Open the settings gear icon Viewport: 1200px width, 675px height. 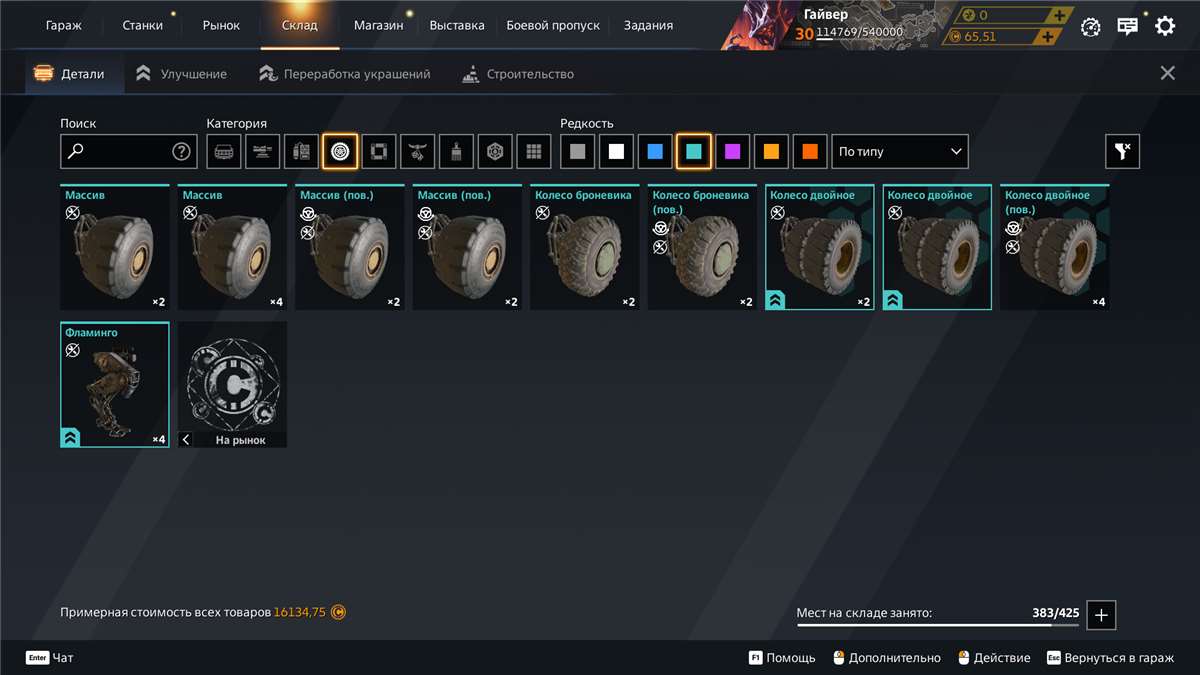1165,27
